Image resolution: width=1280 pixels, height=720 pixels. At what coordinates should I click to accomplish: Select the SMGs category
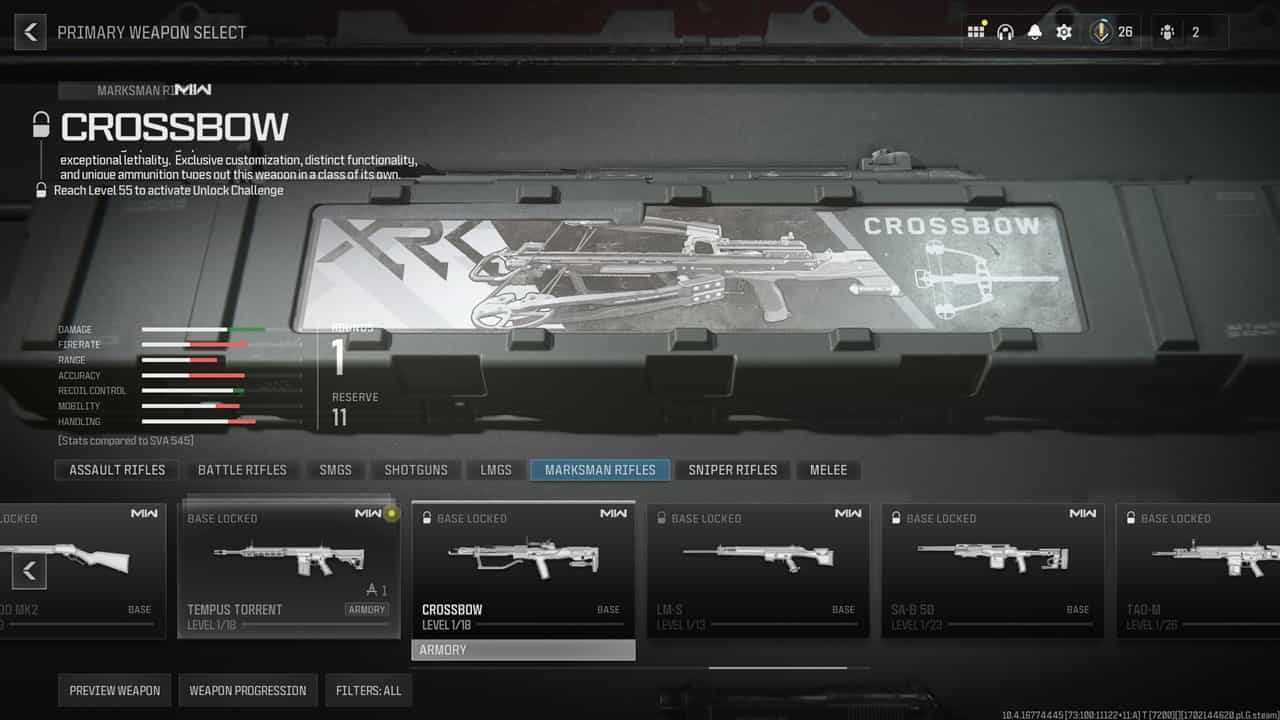tap(336, 470)
